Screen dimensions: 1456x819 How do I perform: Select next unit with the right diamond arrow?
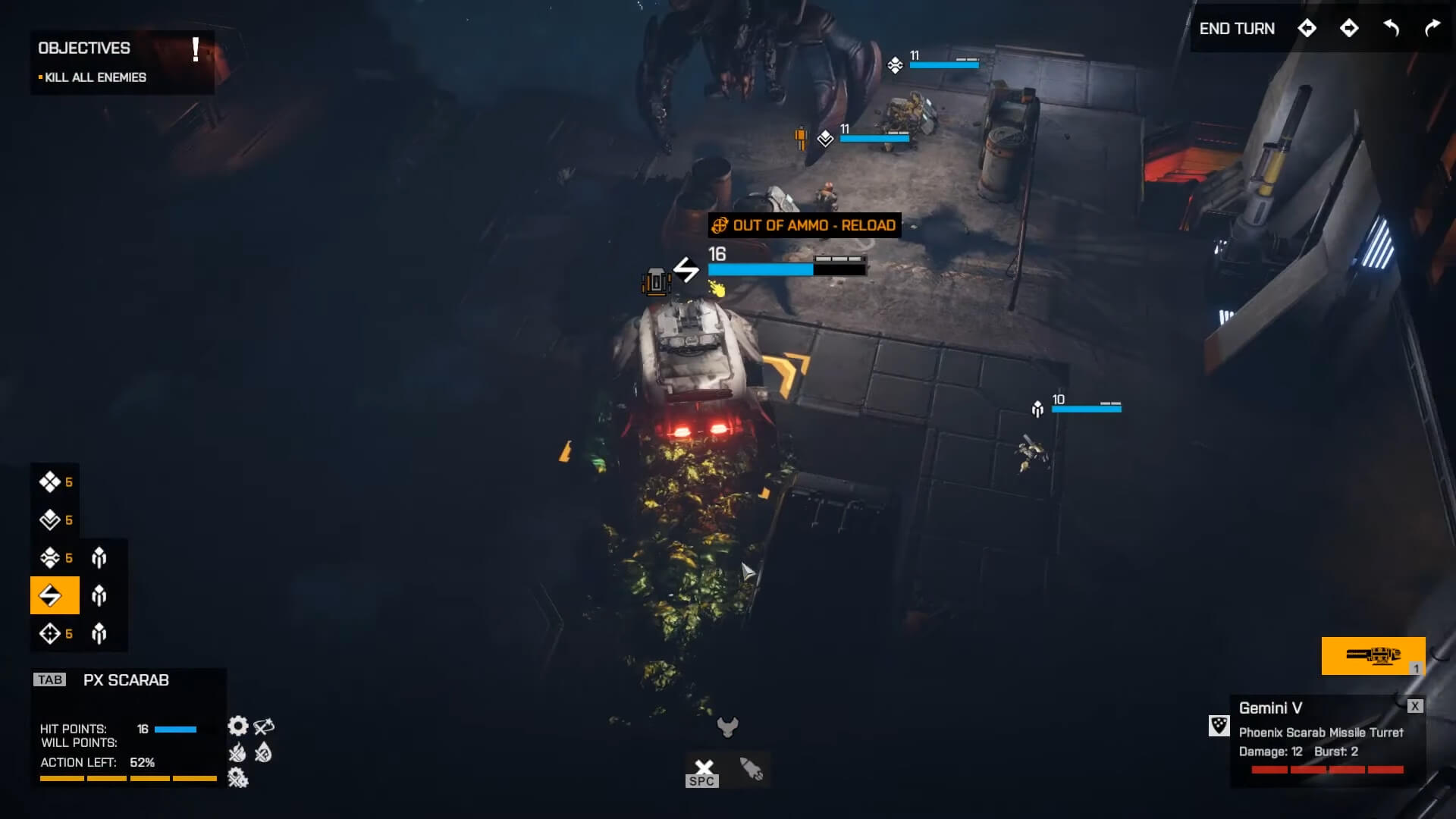1349,29
